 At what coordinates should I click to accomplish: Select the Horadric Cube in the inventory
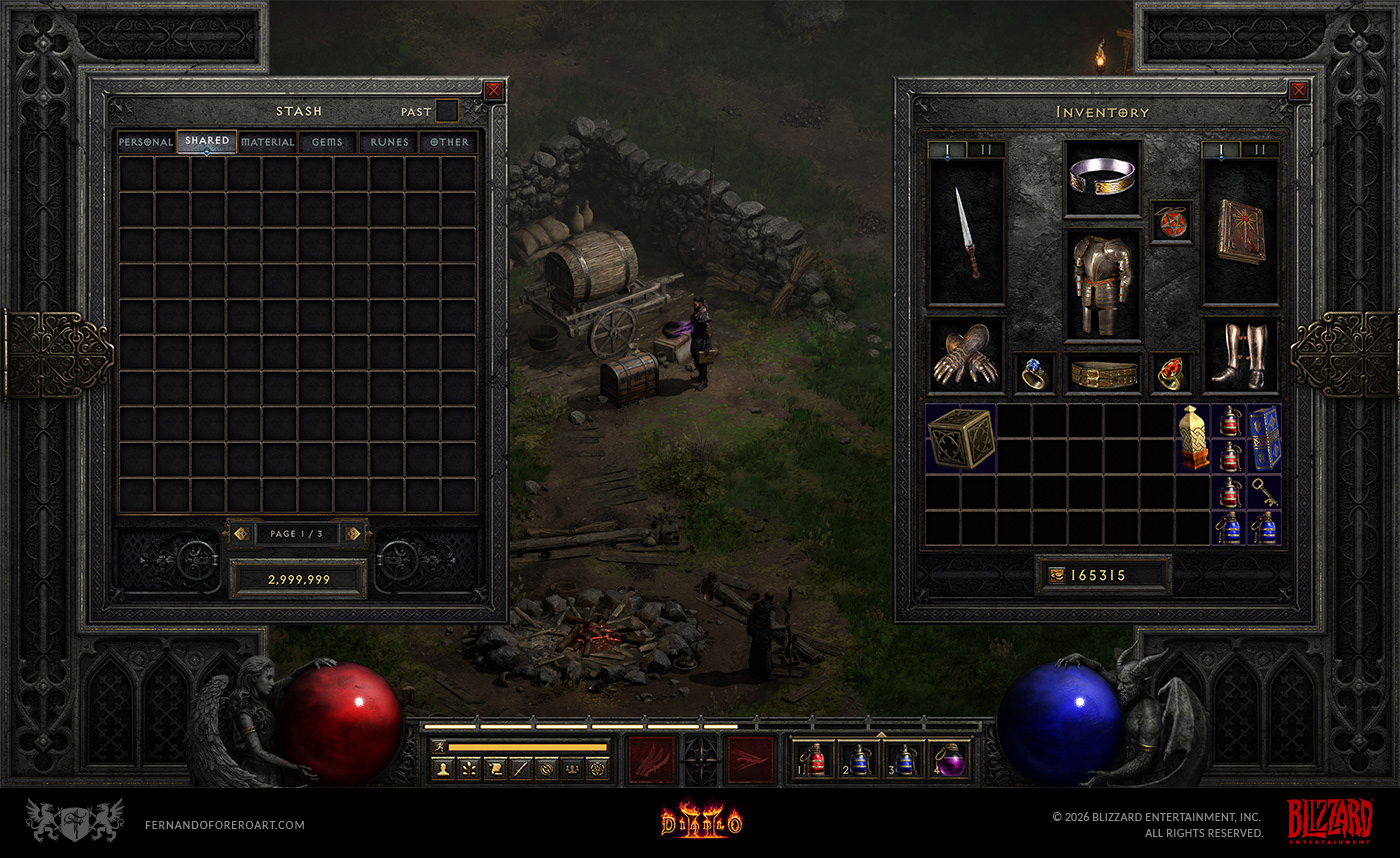tap(960, 438)
